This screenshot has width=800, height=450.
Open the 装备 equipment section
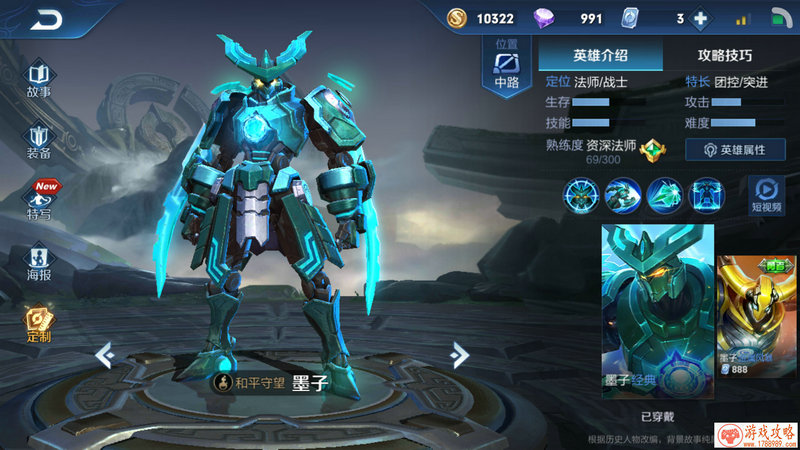[x=39, y=142]
